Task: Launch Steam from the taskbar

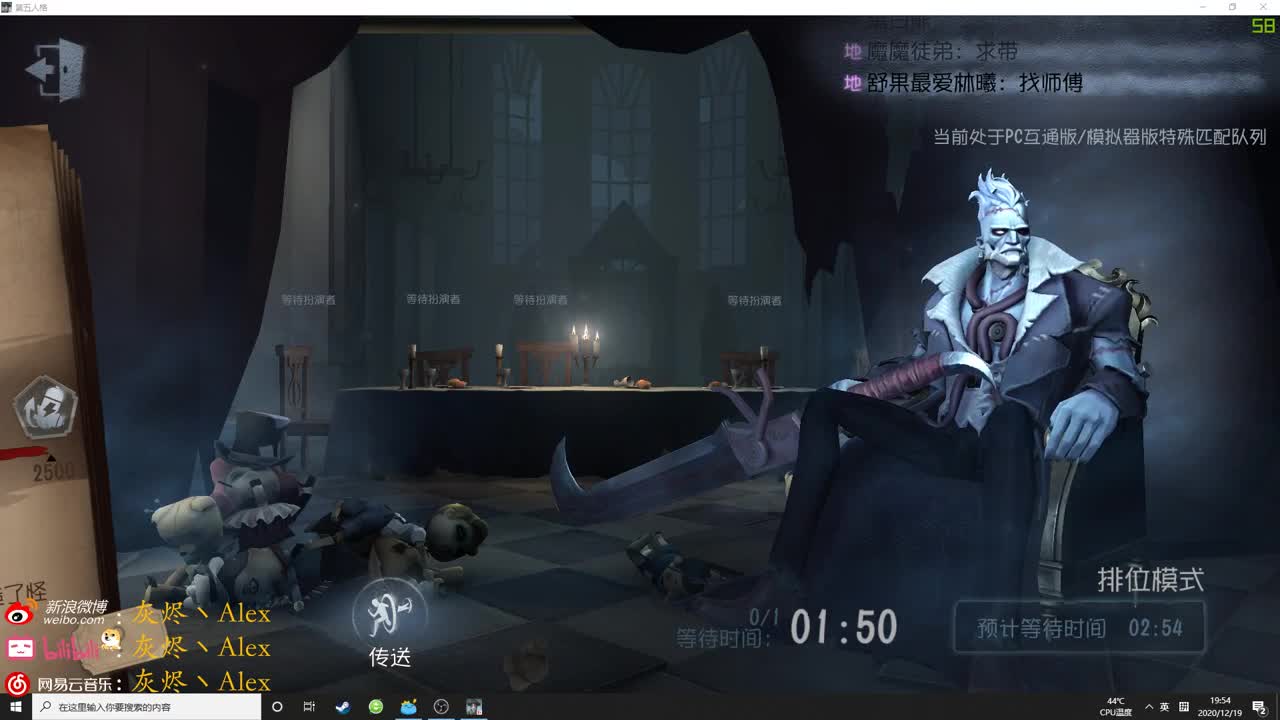Action: tap(342, 707)
